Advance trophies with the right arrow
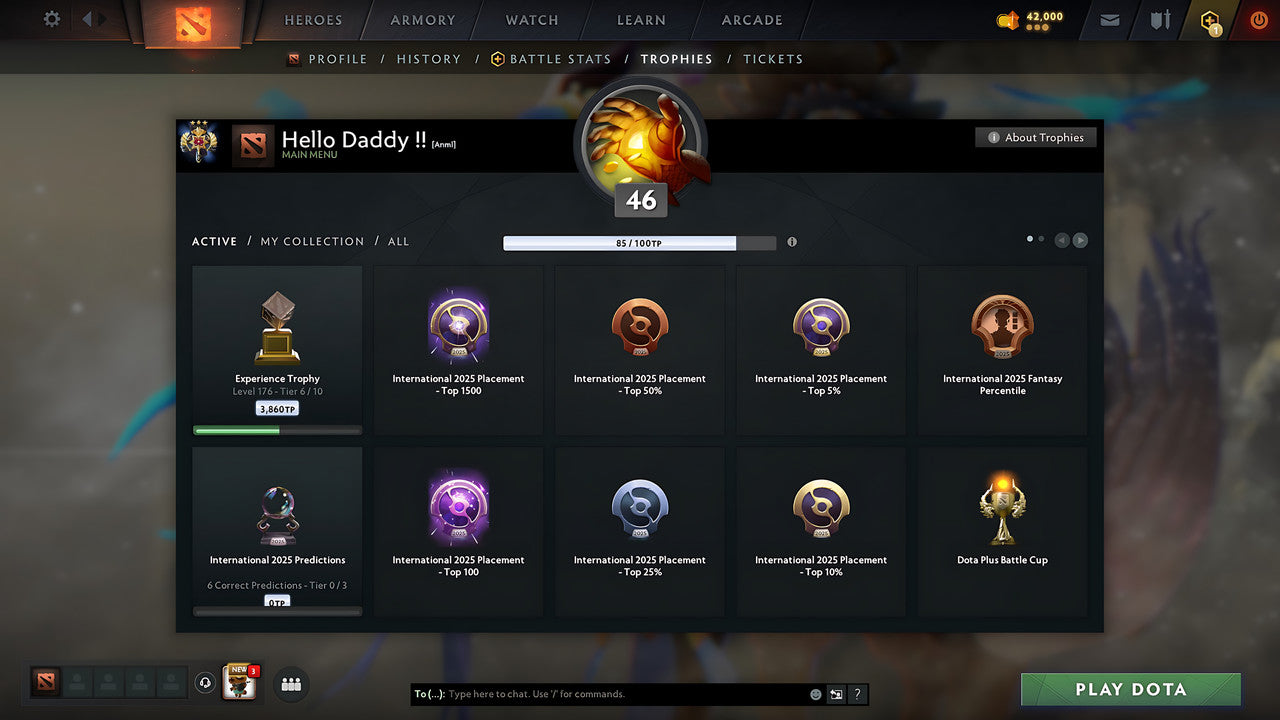1280x720 pixels. point(1080,240)
